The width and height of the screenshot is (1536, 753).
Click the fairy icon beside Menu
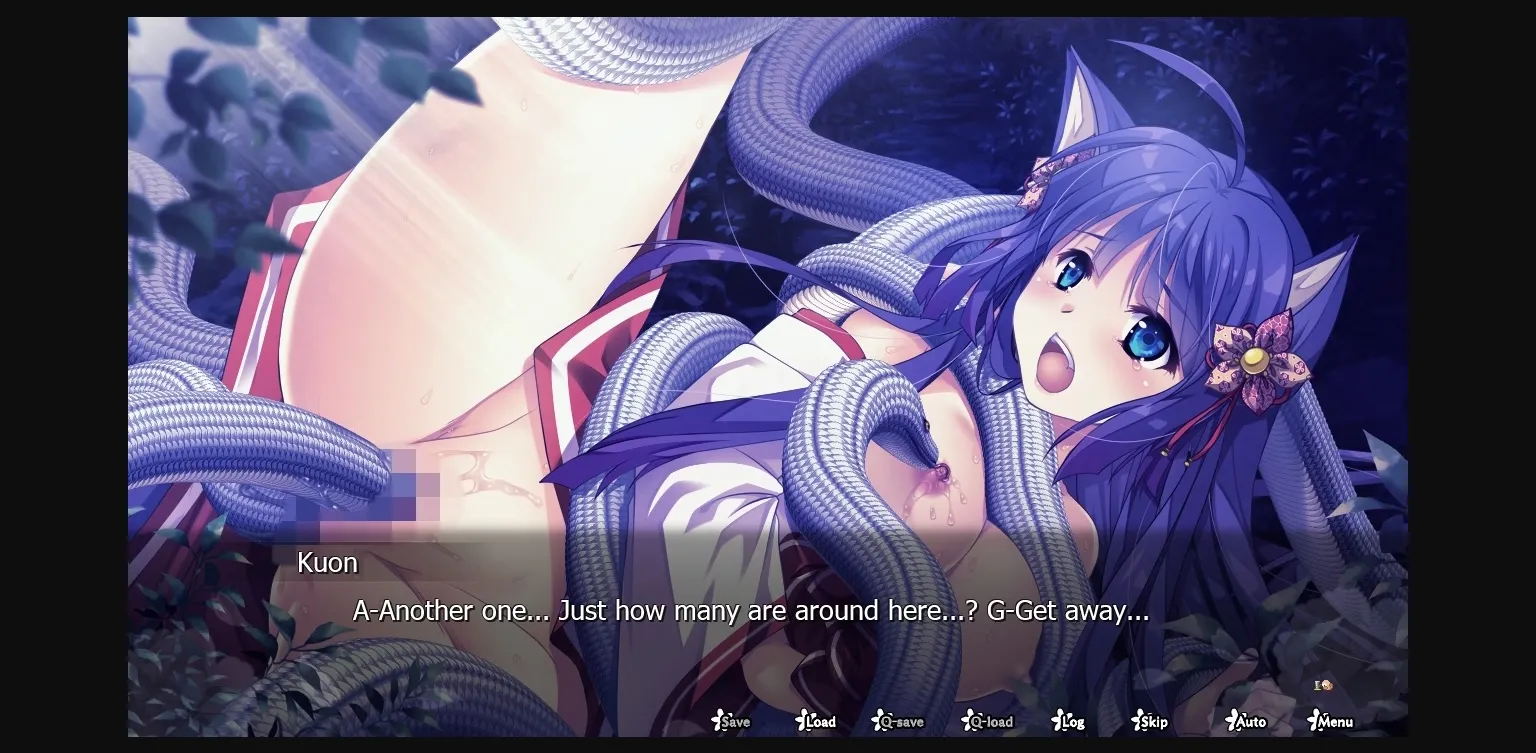(x=1314, y=720)
